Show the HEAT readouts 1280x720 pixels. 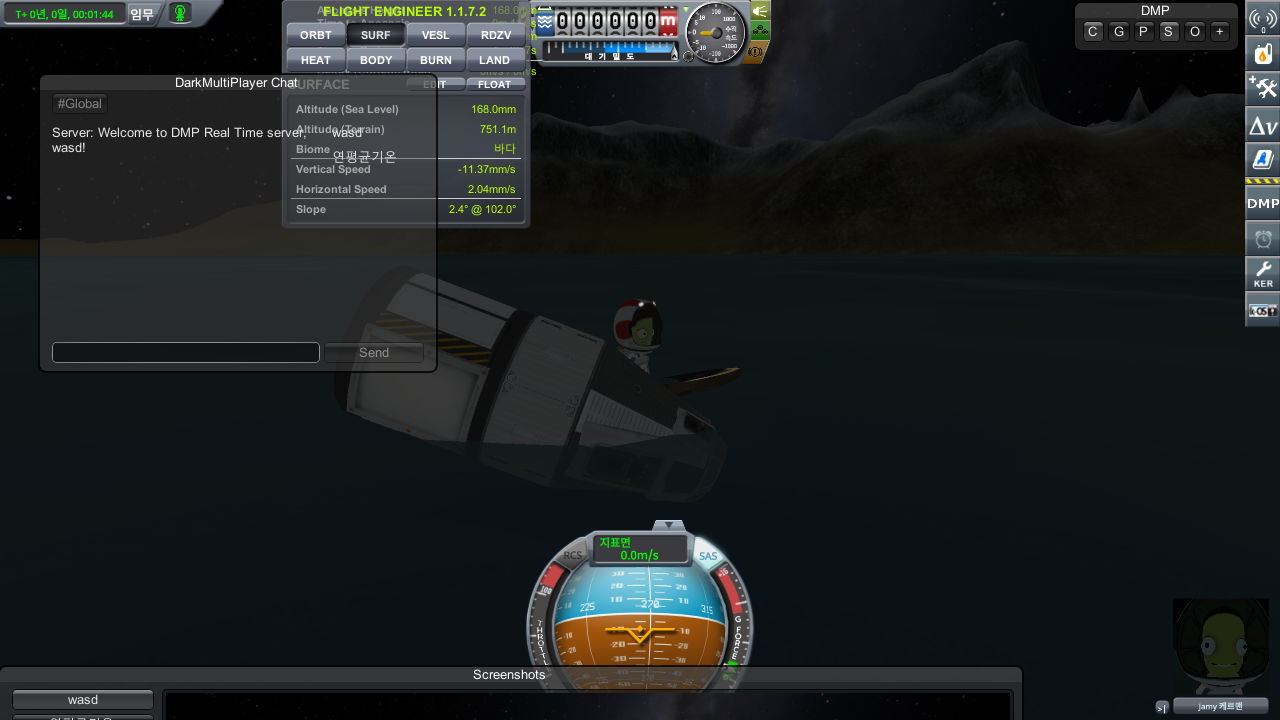click(316, 60)
